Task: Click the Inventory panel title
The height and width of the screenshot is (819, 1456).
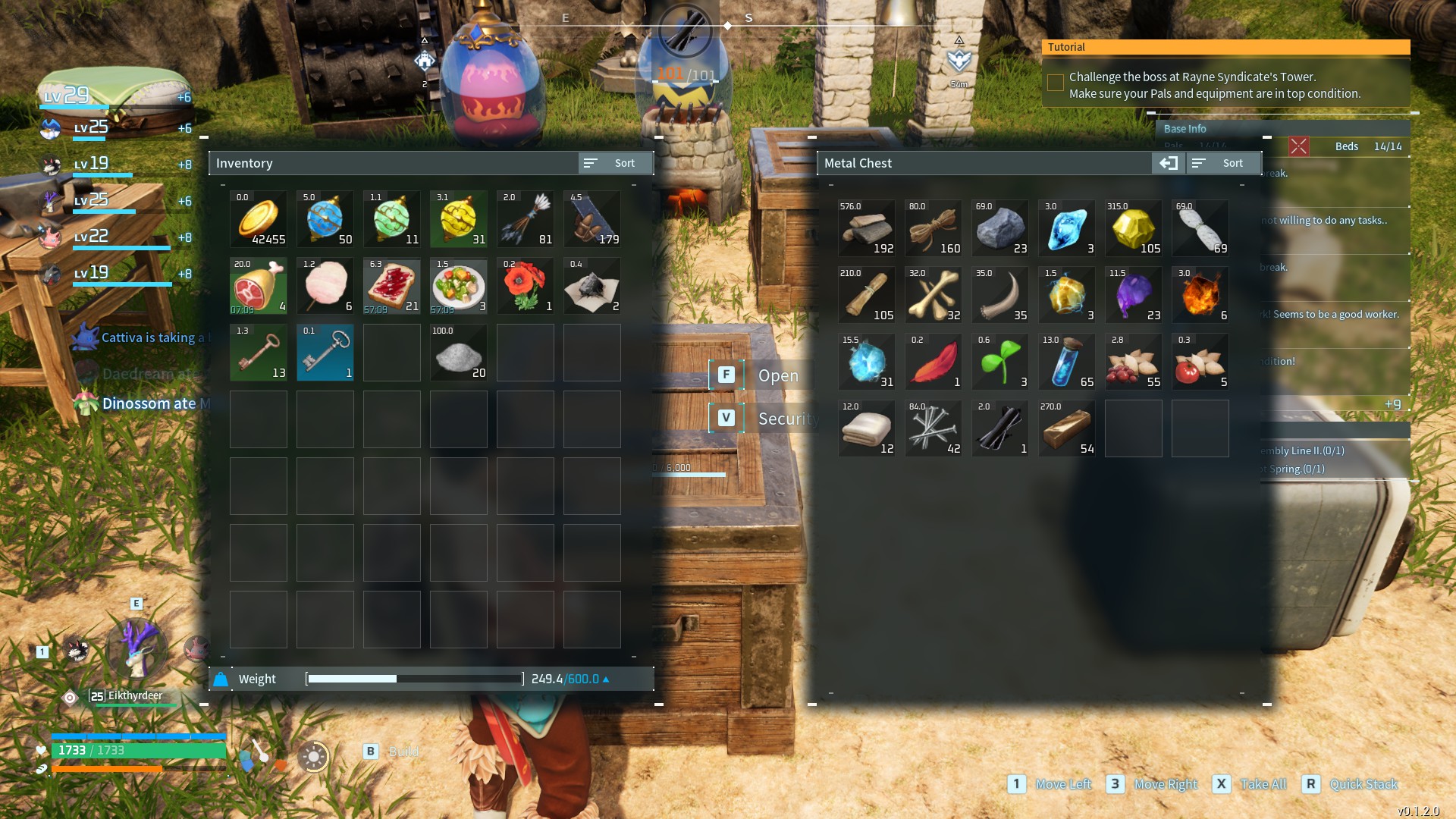Action: click(x=244, y=162)
